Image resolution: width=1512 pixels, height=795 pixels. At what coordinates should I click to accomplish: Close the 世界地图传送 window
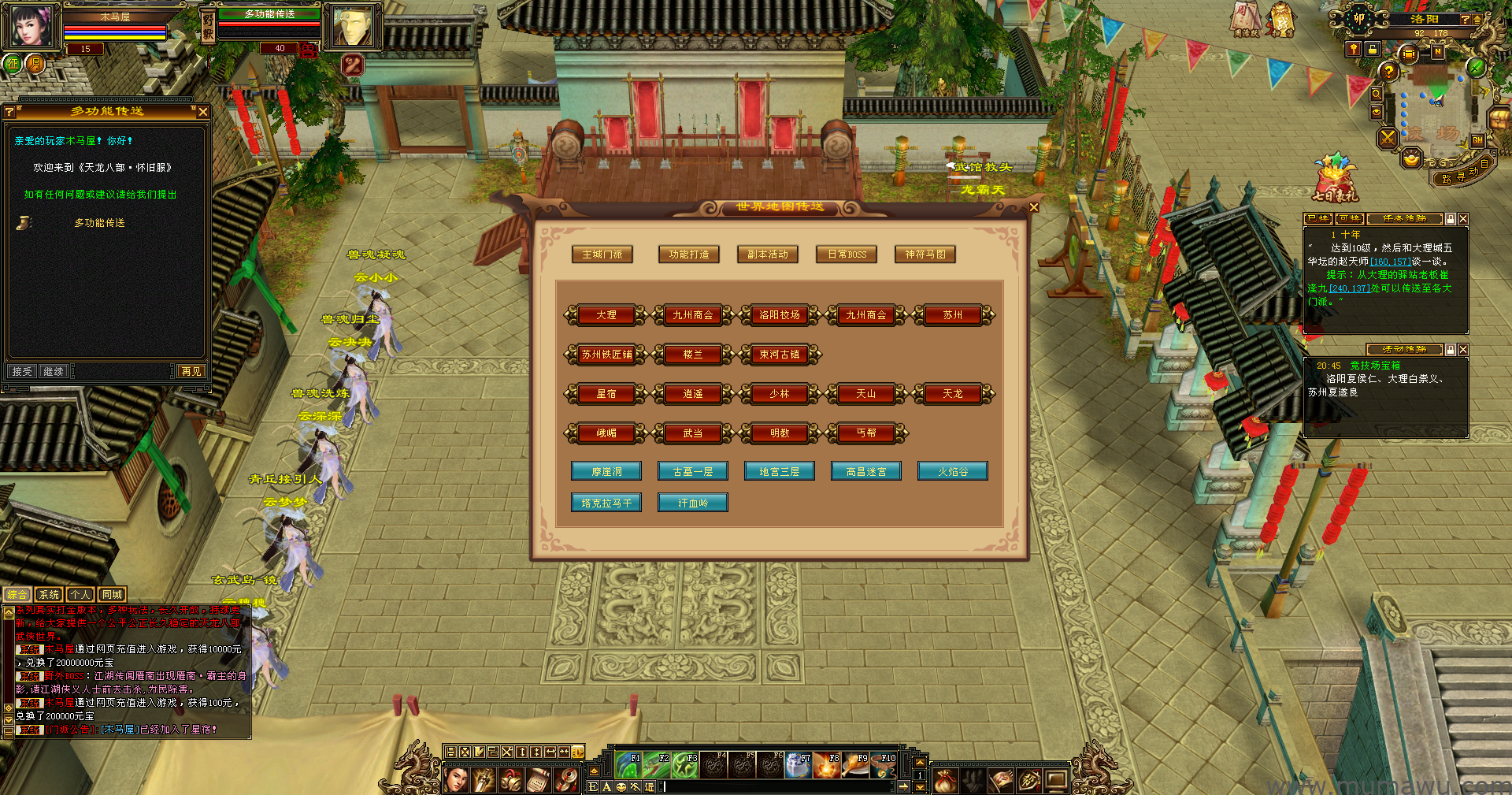pyautogui.click(x=1034, y=207)
